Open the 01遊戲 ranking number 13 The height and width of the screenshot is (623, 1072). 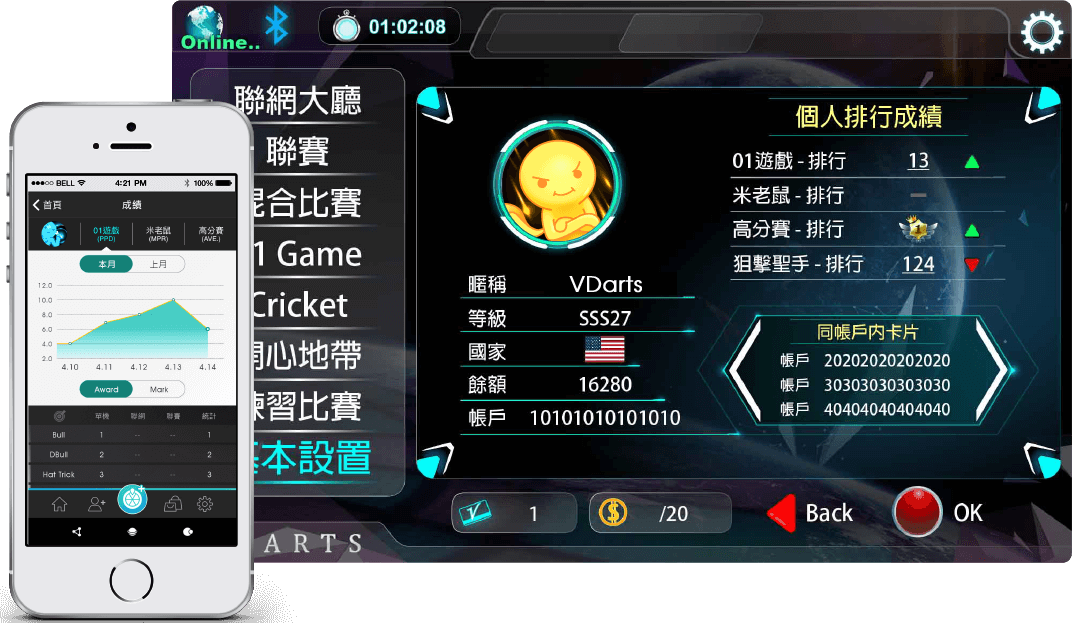tap(918, 161)
